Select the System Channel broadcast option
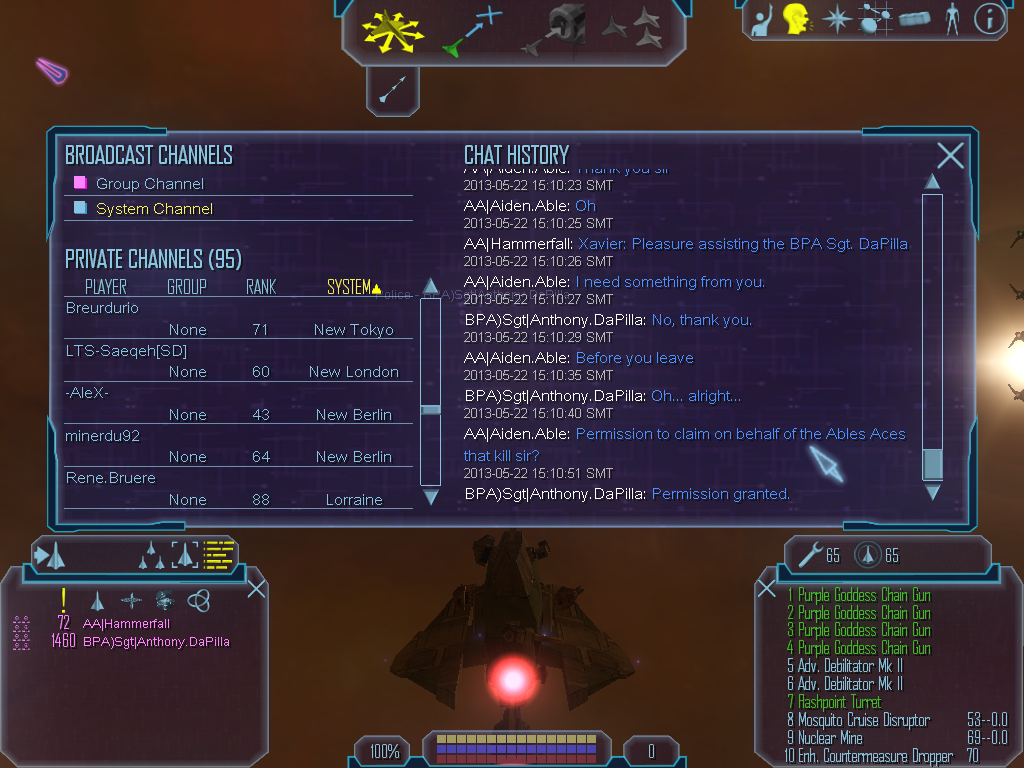 [154, 209]
